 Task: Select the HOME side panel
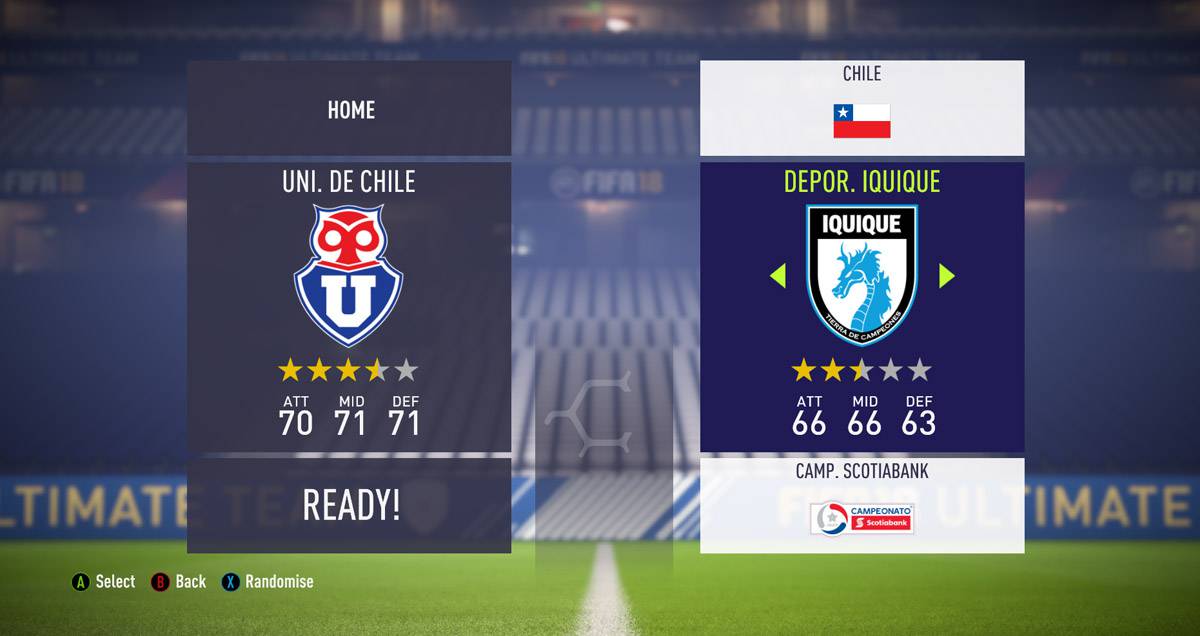click(x=349, y=109)
